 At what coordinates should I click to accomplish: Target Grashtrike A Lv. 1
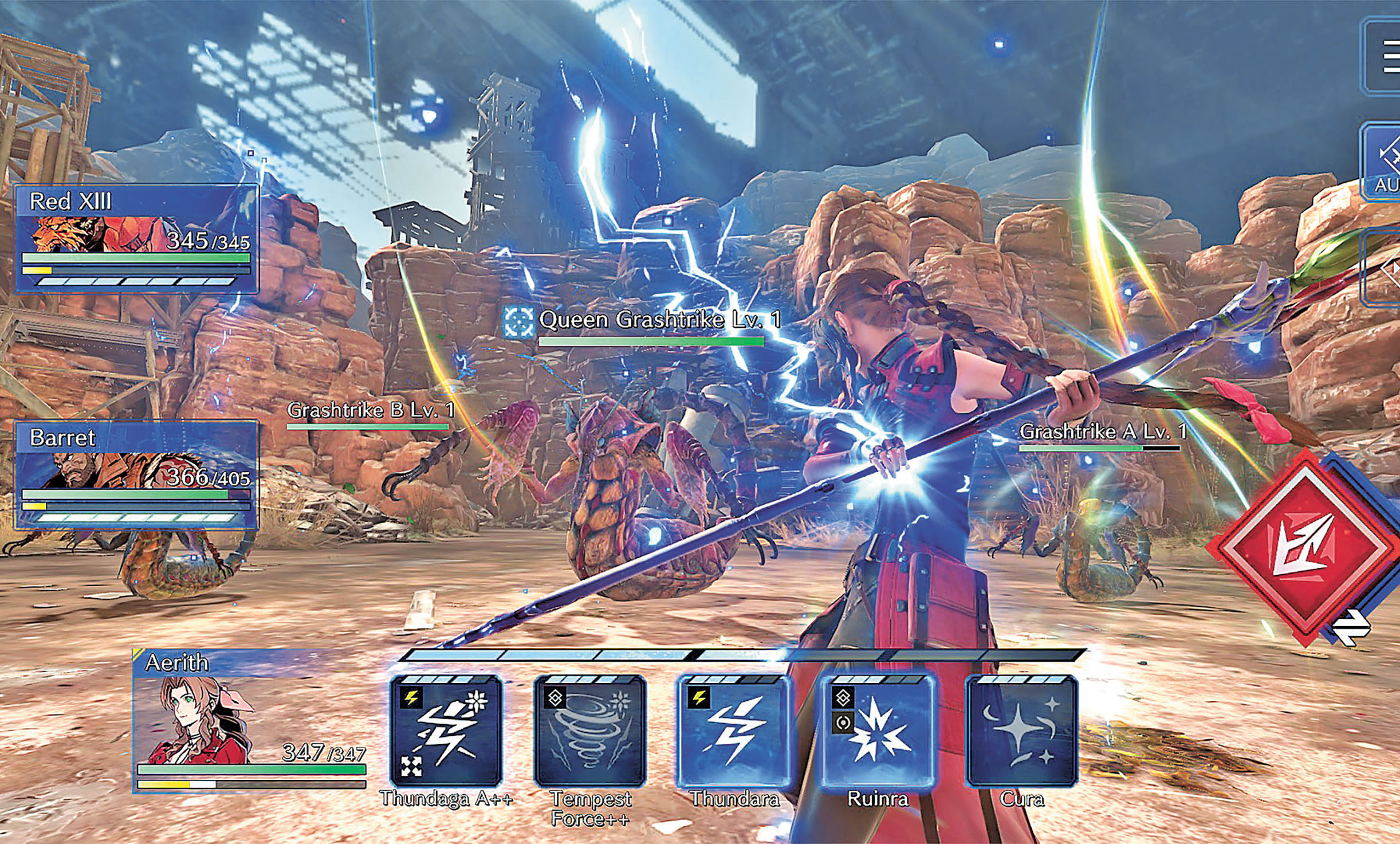coord(1102,433)
